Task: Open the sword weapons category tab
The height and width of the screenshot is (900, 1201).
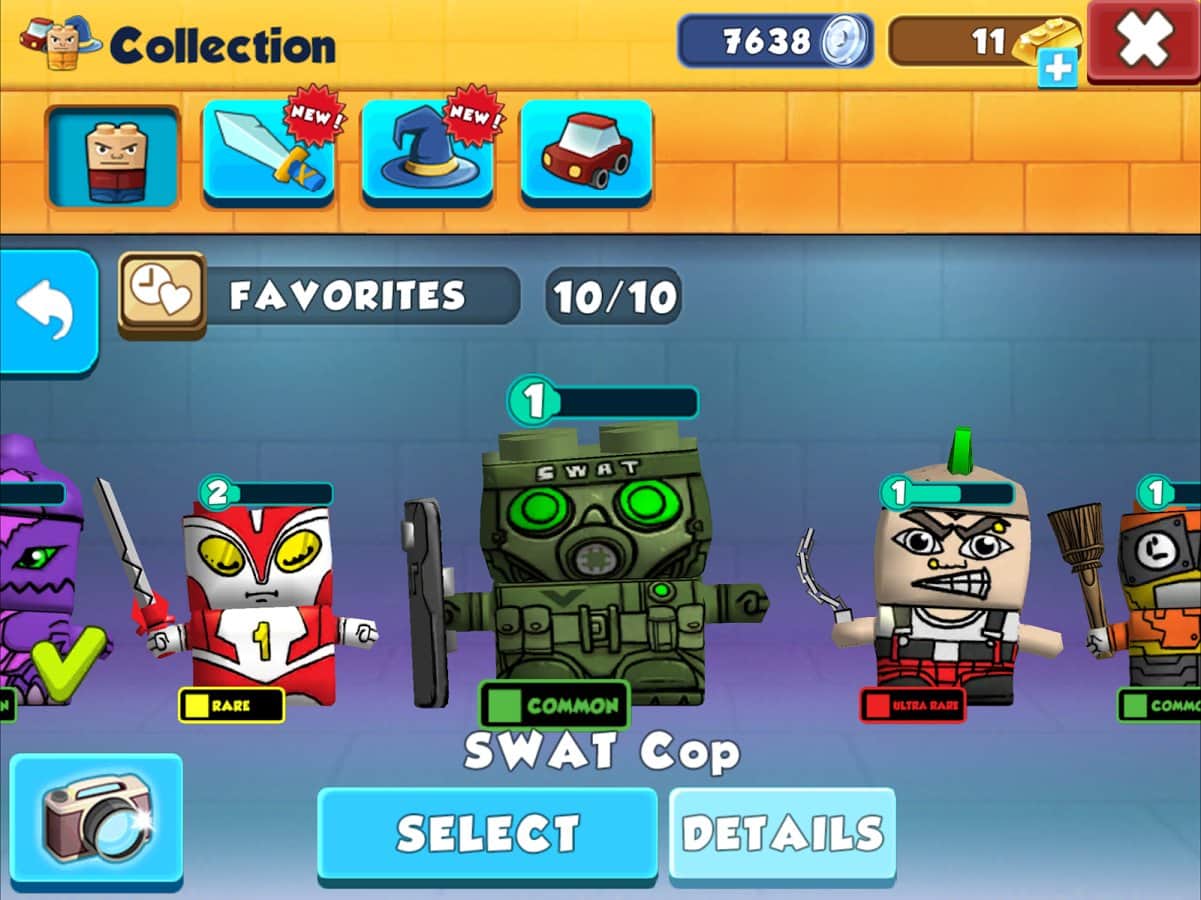Action: coord(268,155)
